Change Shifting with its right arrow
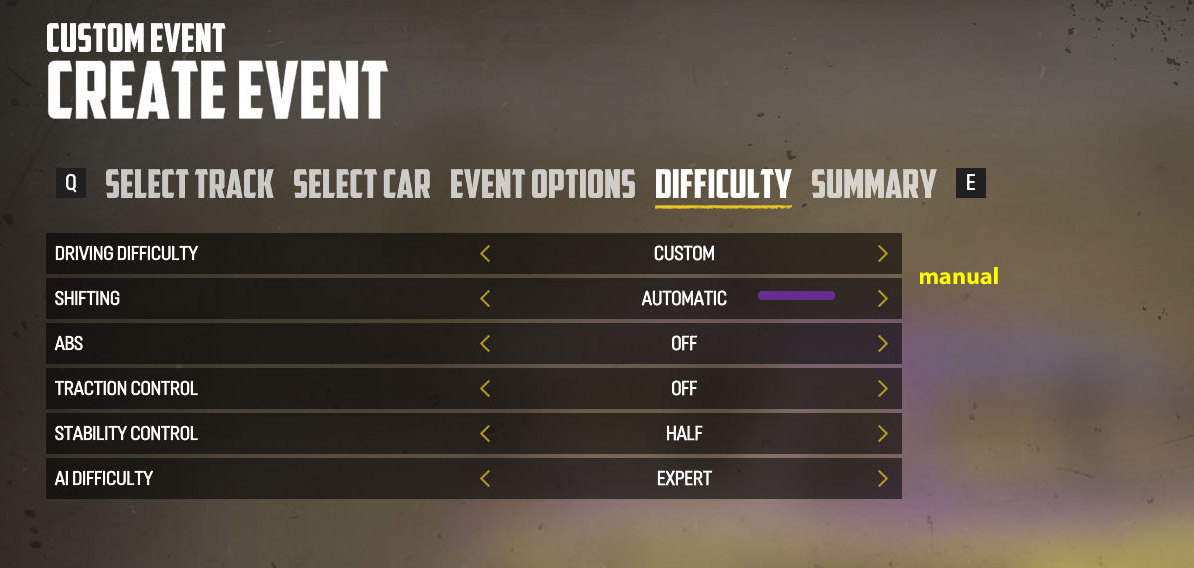 tap(882, 299)
